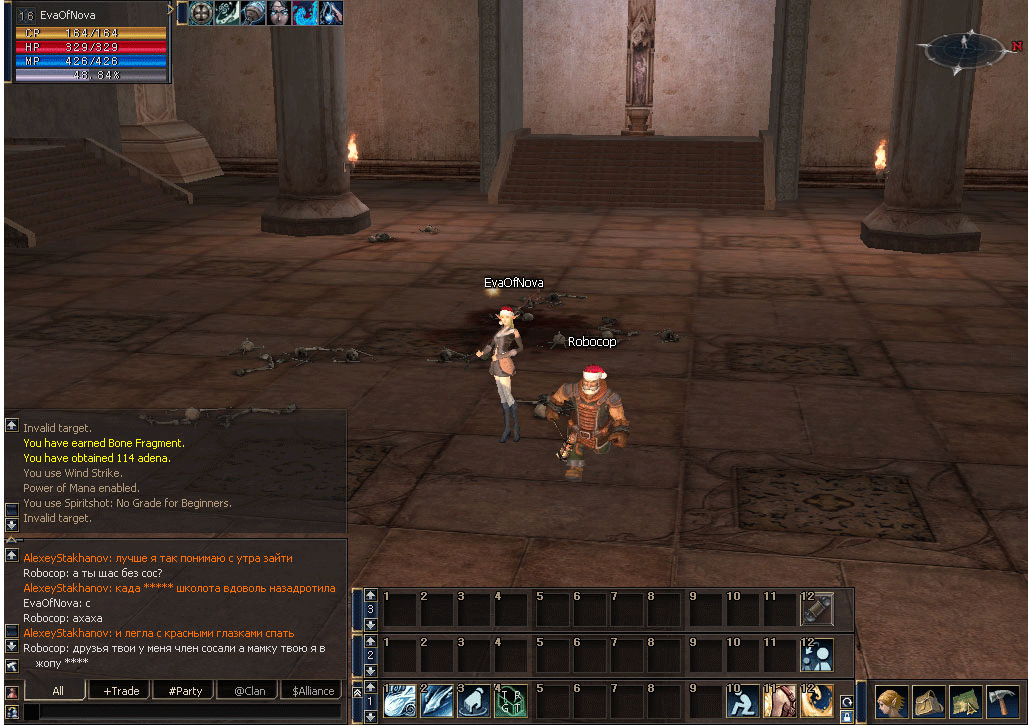Show the $Alliance chat channel

312,690
